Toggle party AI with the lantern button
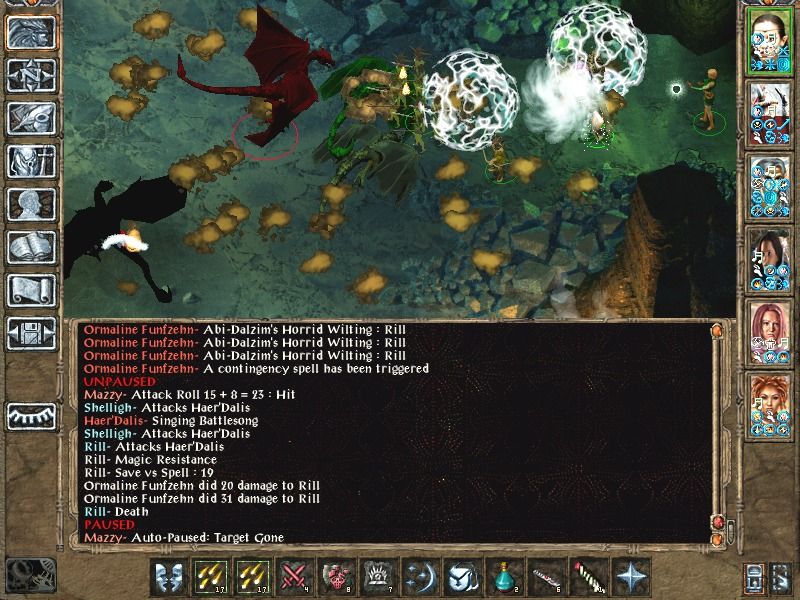The width and height of the screenshot is (800, 600). (x=755, y=578)
